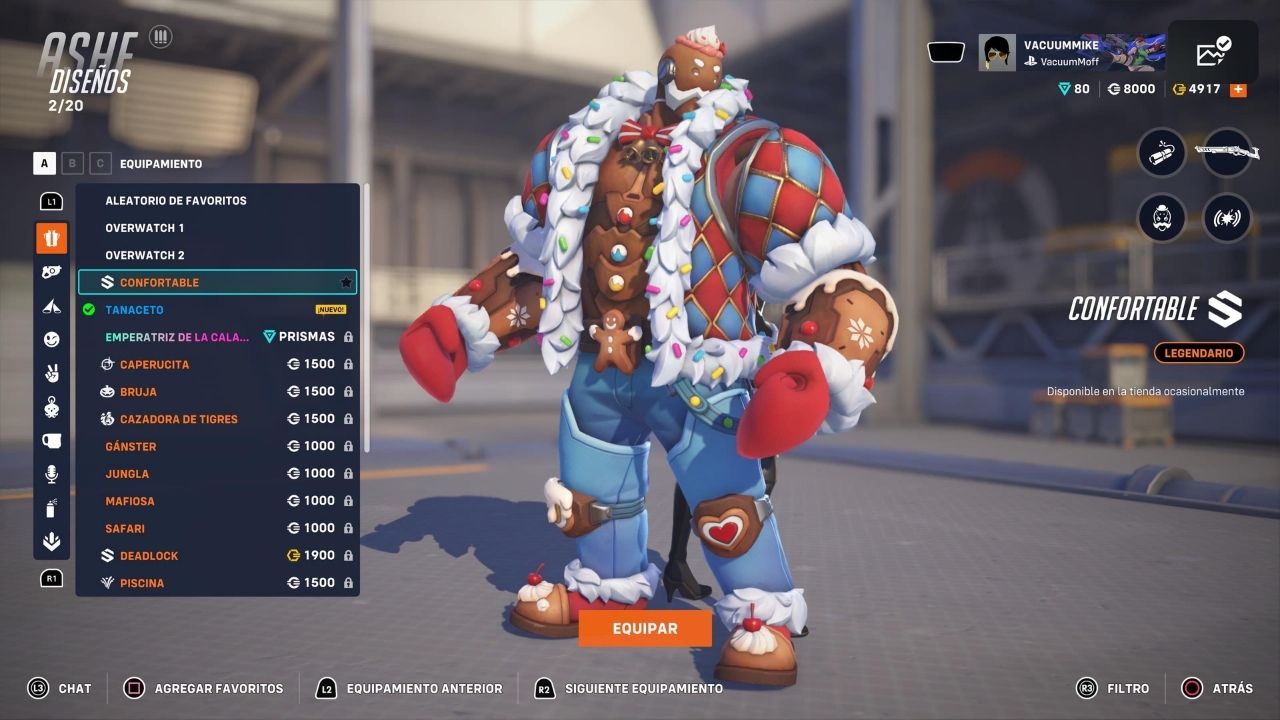
Task: Preview the dynamite ability icon
Action: point(1162,153)
